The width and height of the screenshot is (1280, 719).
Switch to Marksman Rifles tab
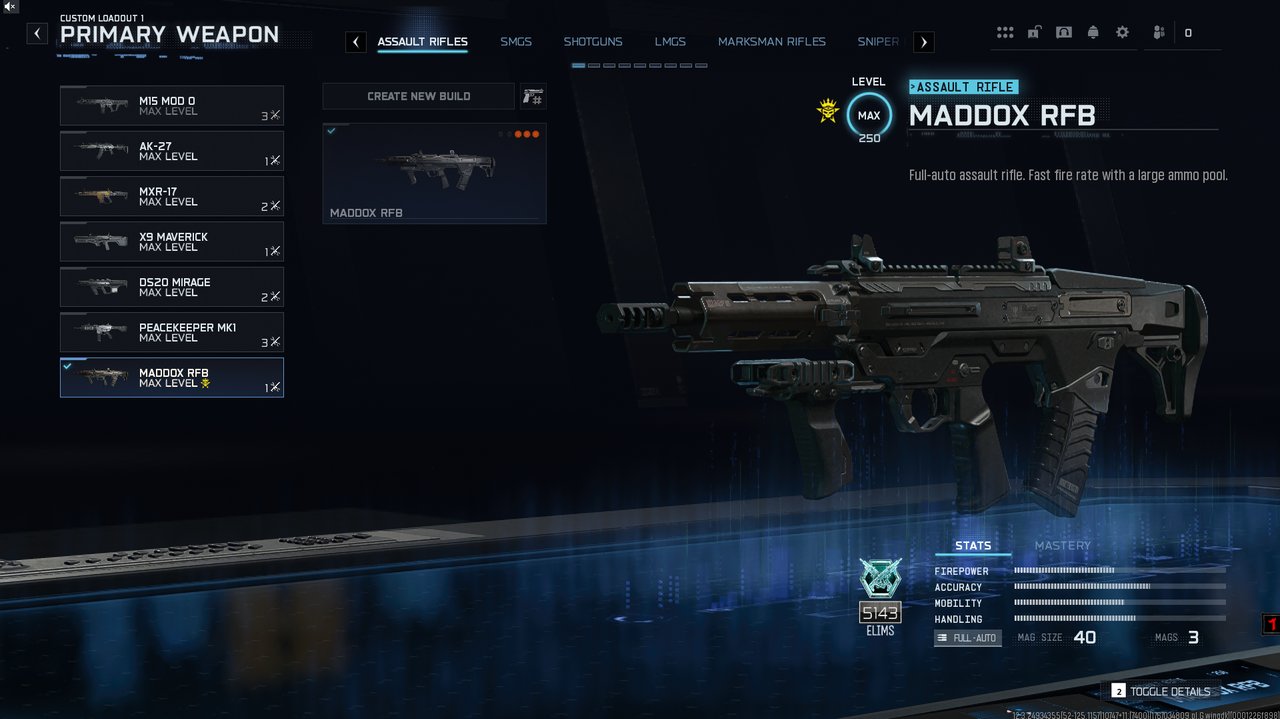772,42
